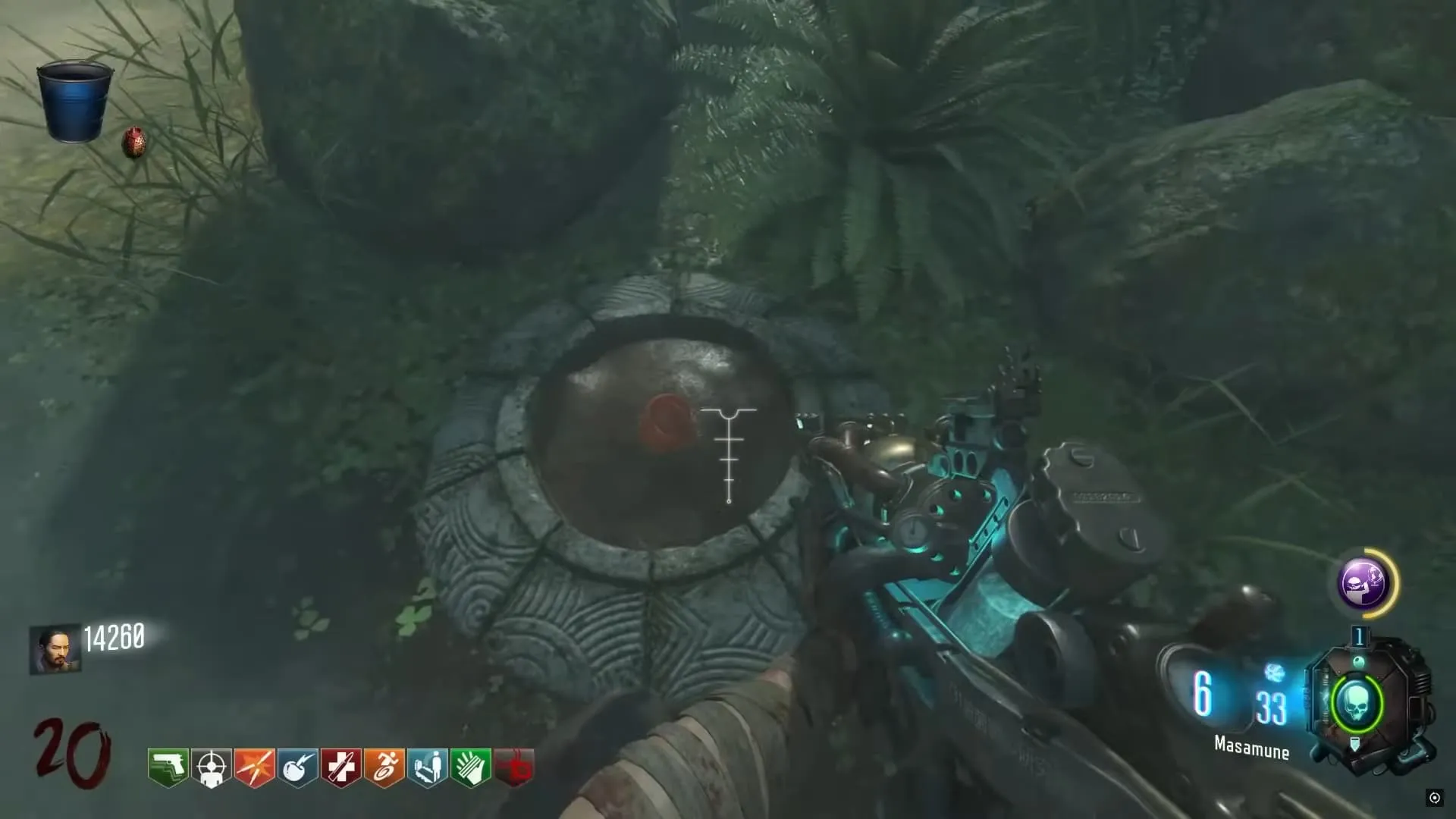Select the Deadshot crosshair perk icon
Image resolution: width=1456 pixels, height=819 pixels.
pos(212,768)
